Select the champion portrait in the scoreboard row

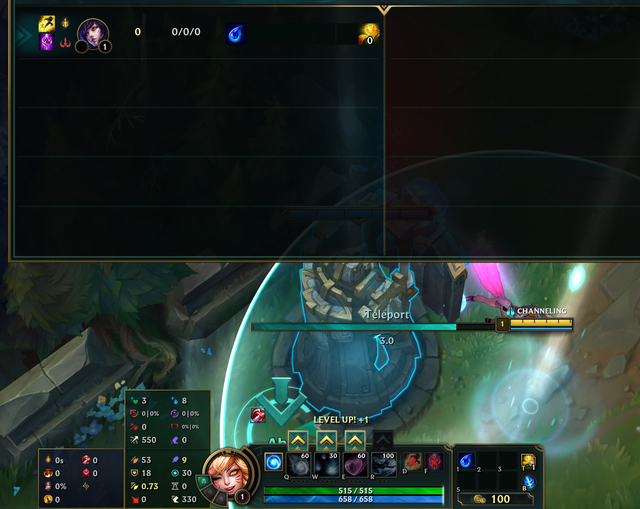point(93,32)
